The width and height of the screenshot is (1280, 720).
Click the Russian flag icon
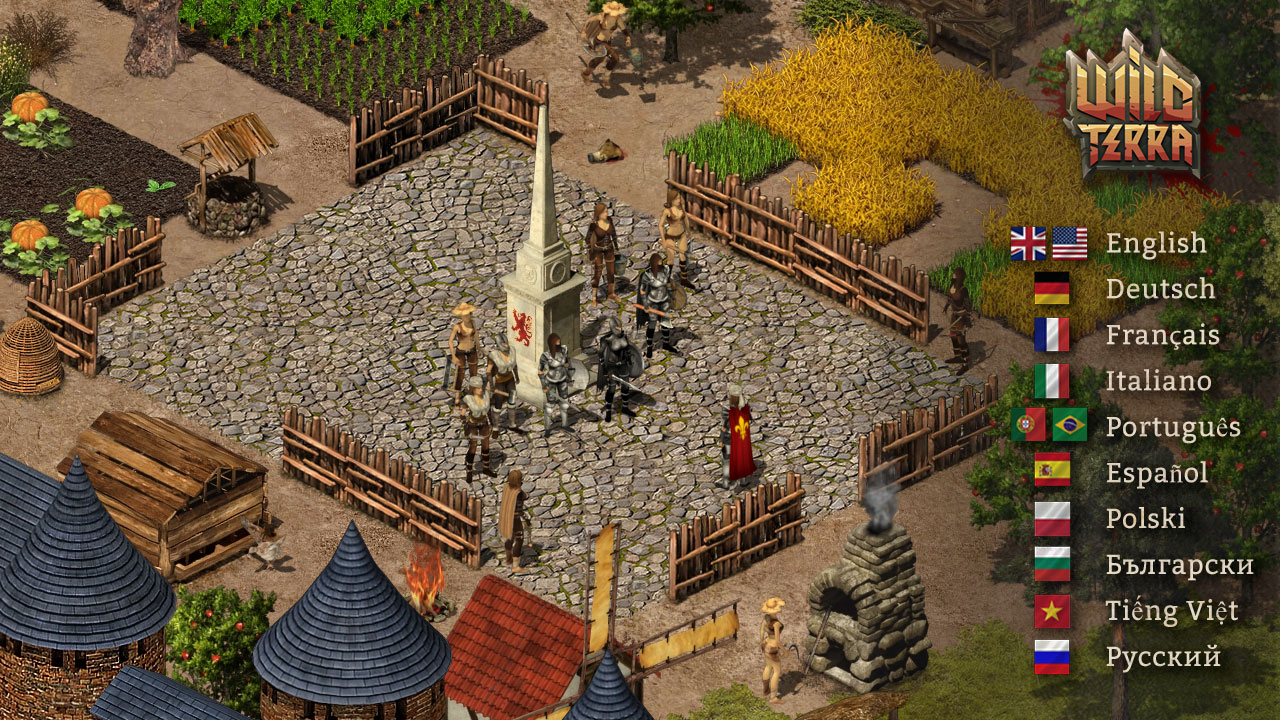tap(1052, 657)
